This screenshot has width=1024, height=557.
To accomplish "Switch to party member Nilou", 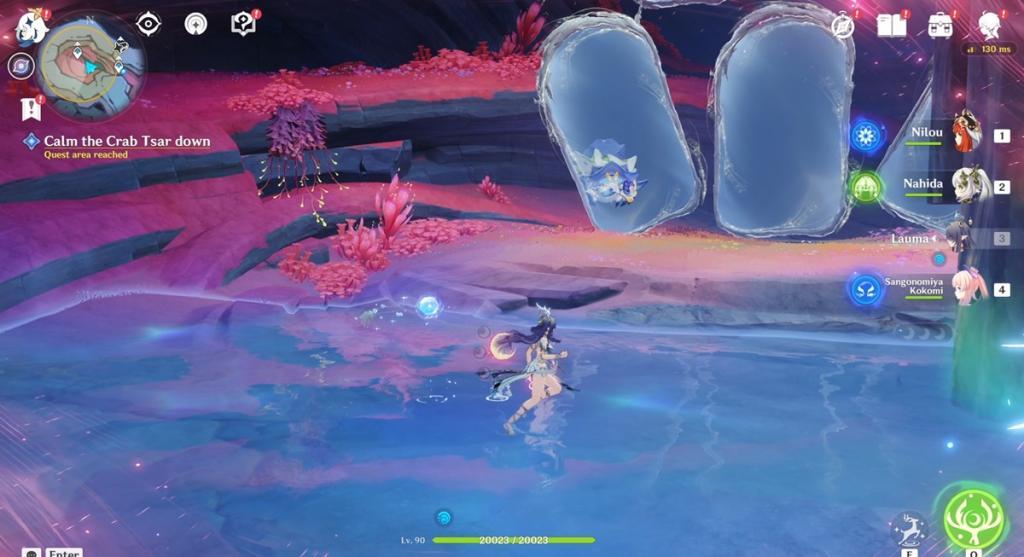I will (x=964, y=135).
